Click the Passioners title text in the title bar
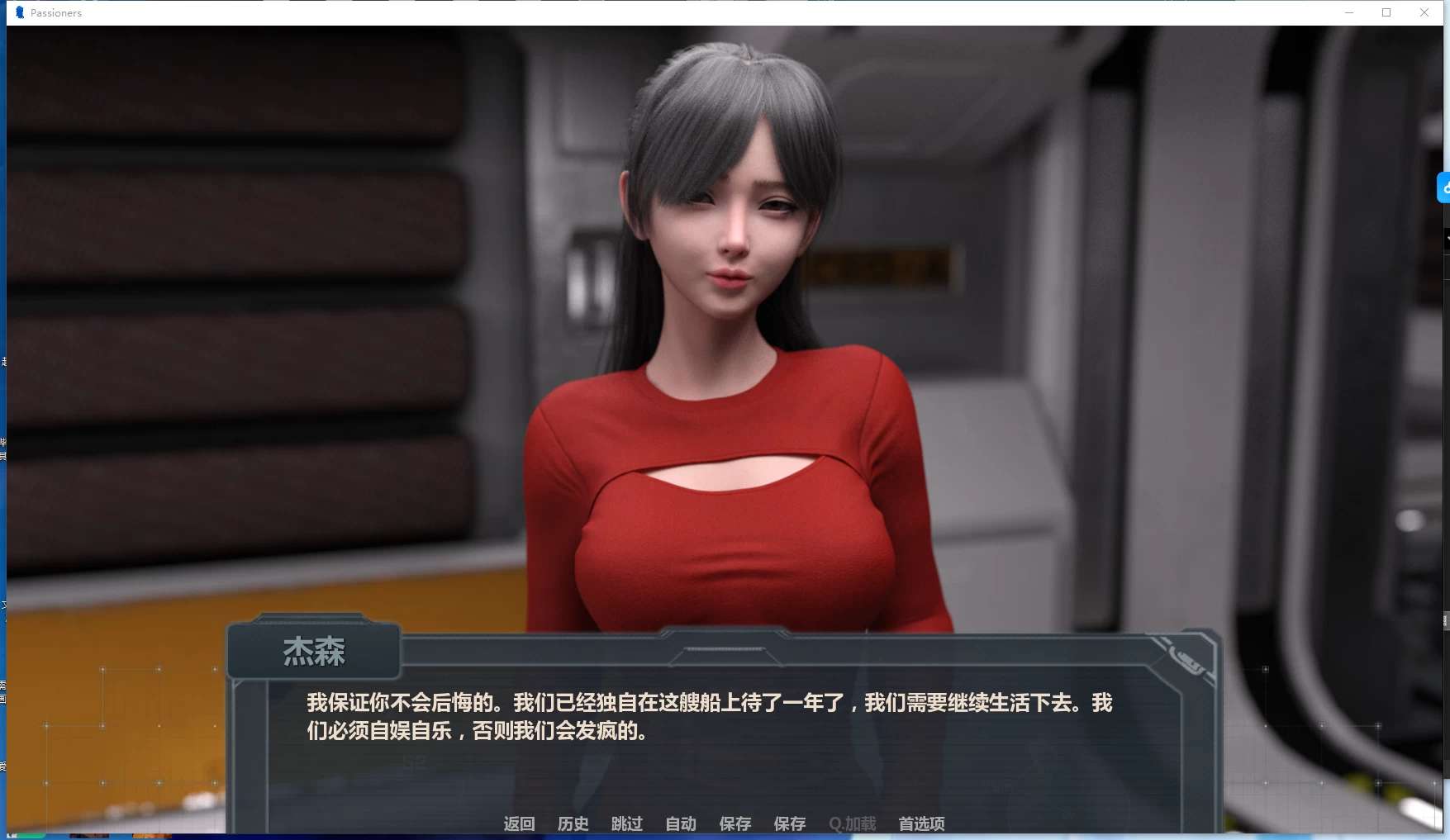1450x840 pixels. [55, 12]
